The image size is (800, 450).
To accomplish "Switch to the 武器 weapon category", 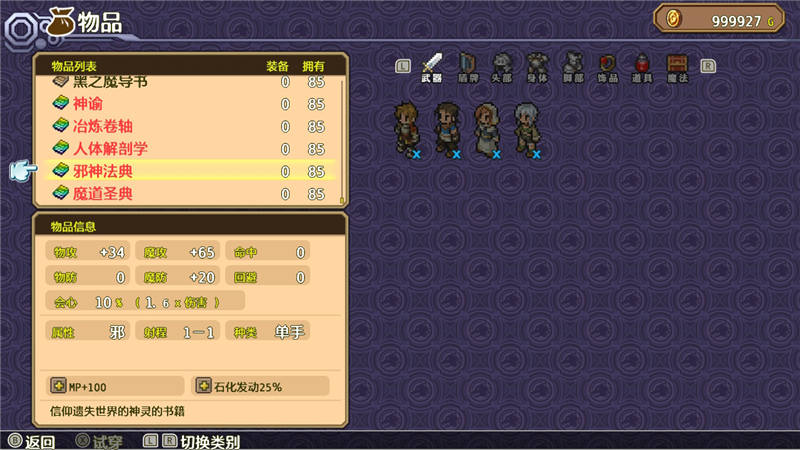I will [432, 67].
